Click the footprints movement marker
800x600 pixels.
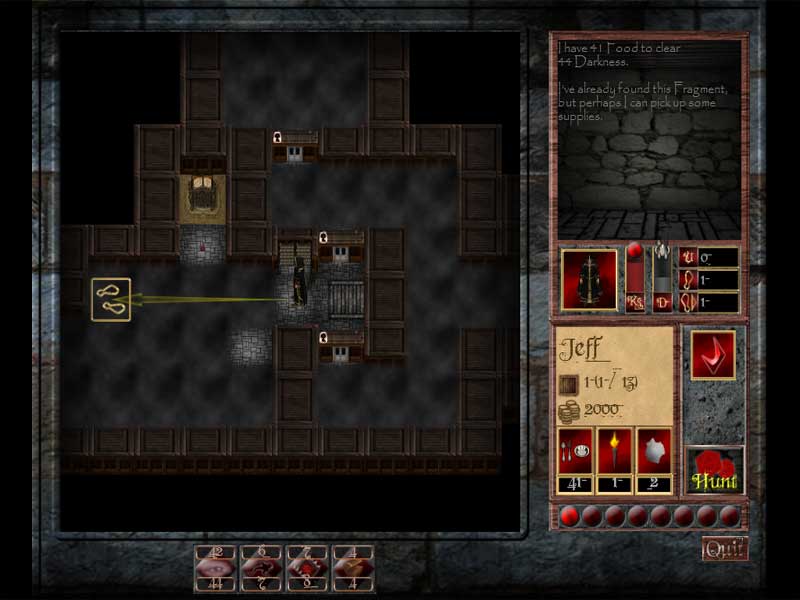pos(110,299)
